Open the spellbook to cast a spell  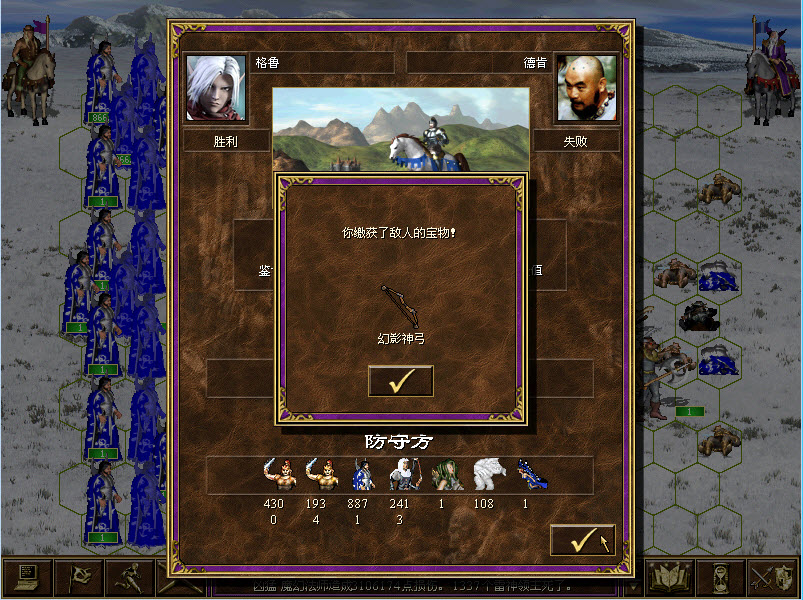pos(669,578)
